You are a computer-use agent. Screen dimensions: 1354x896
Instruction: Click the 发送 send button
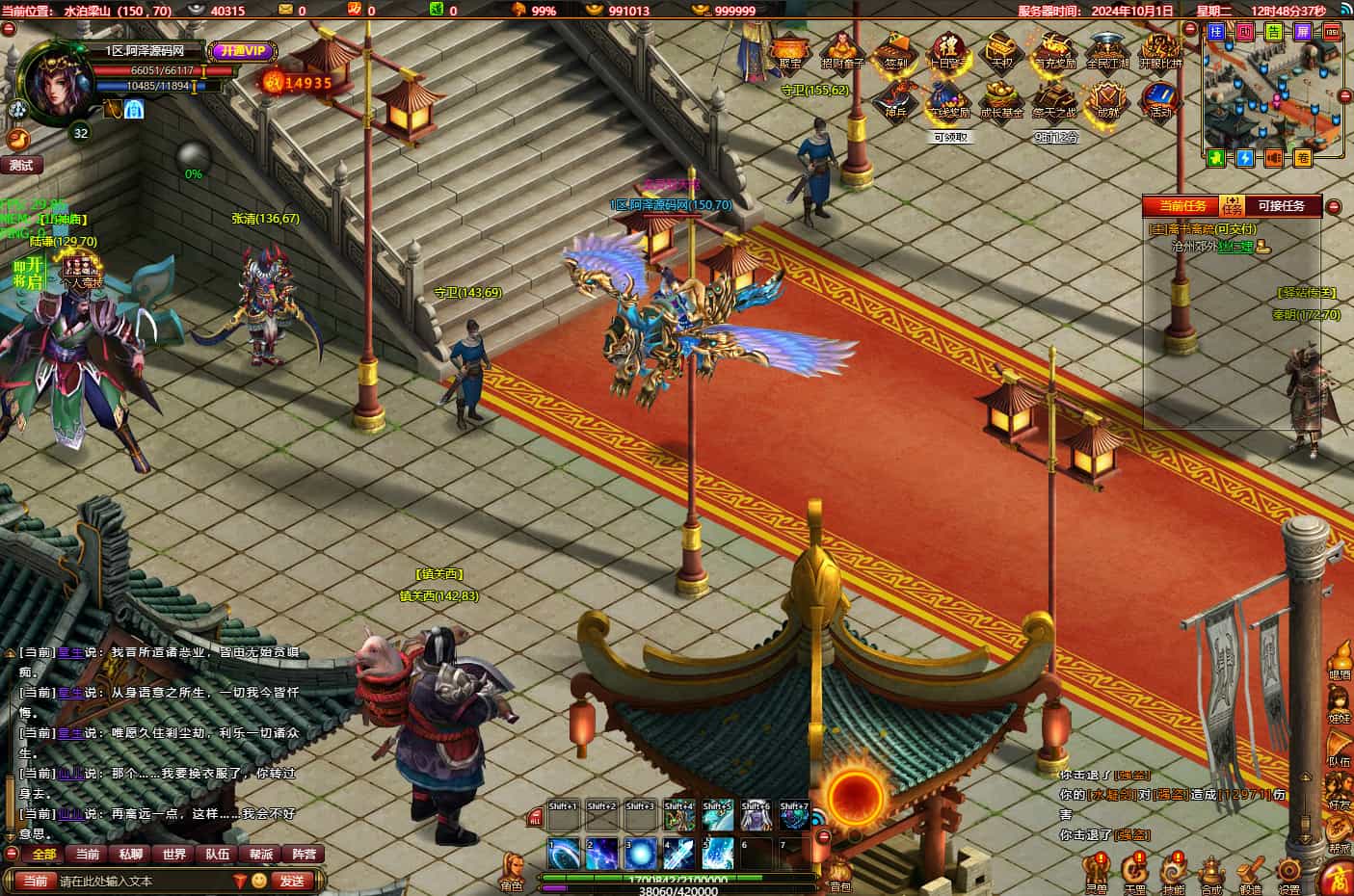(292, 881)
